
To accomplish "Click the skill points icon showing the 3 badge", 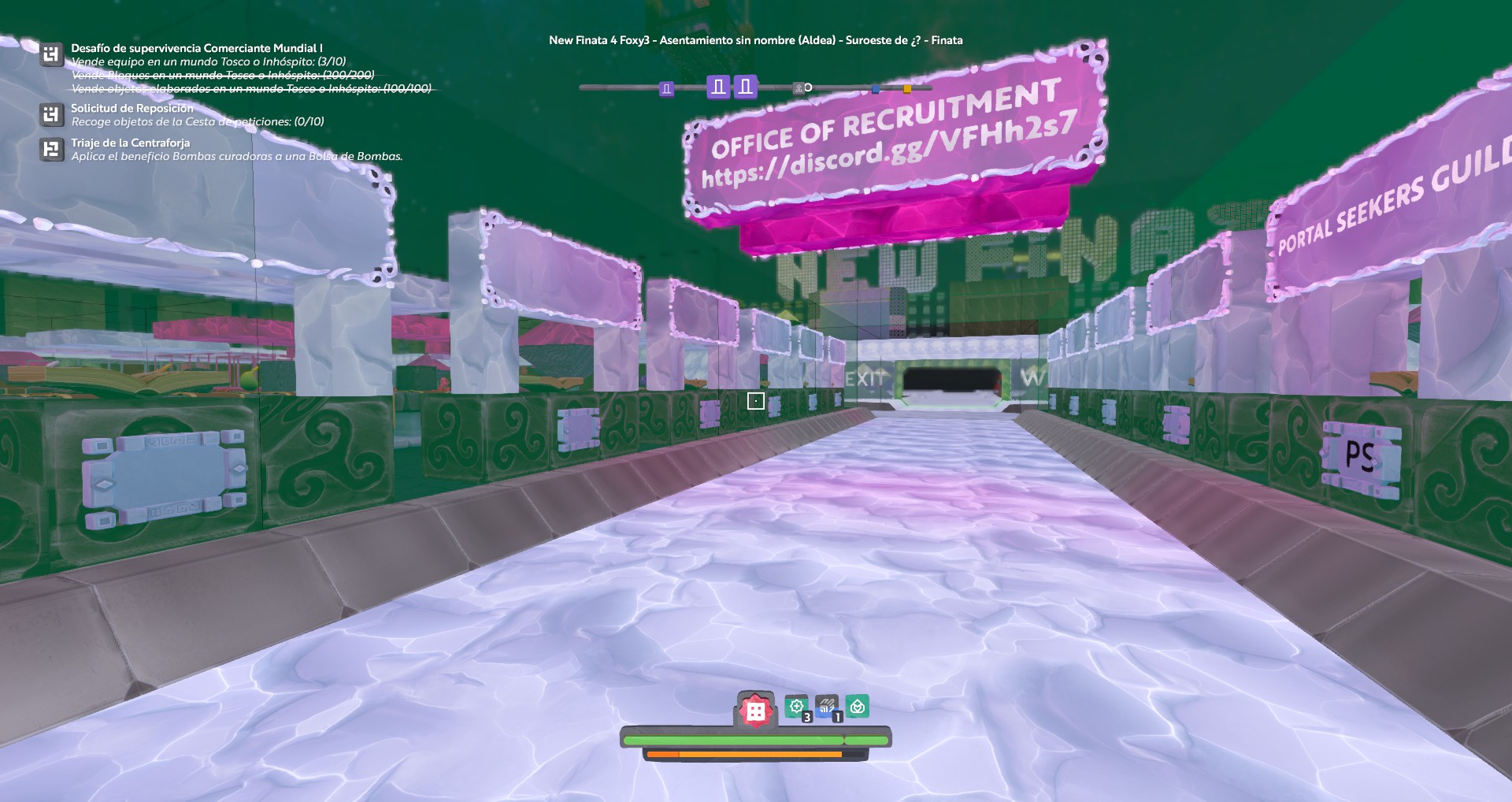I will coord(799,707).
